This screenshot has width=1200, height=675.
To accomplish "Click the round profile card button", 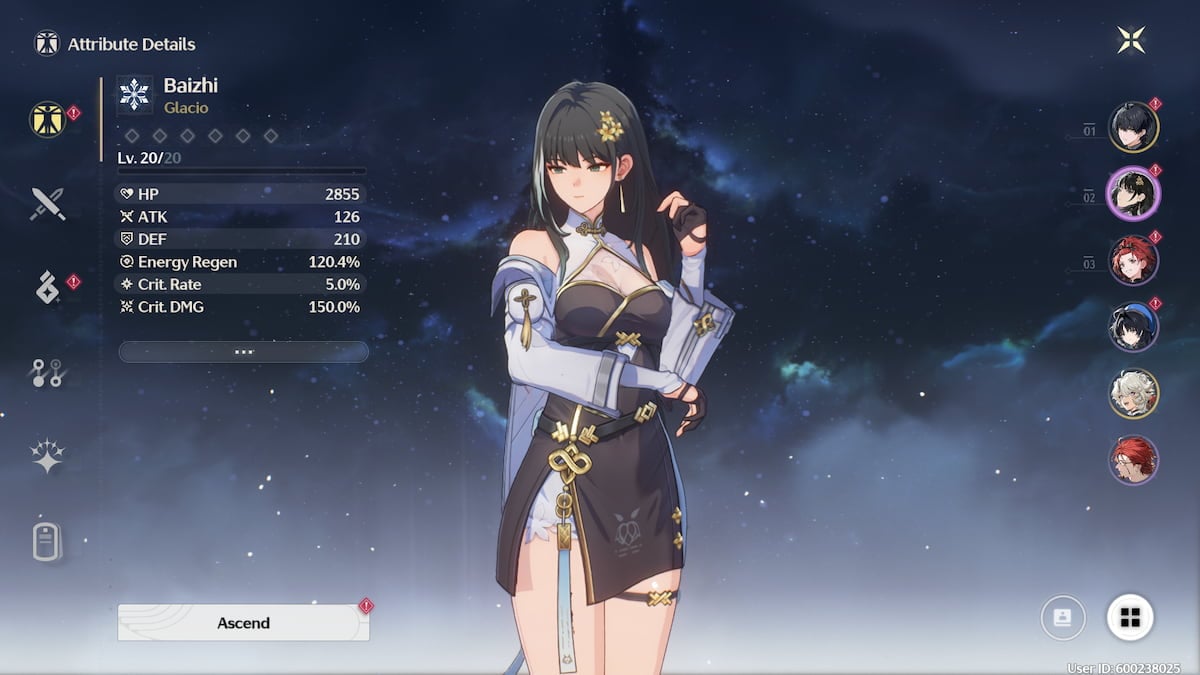I will [1063, 618].
